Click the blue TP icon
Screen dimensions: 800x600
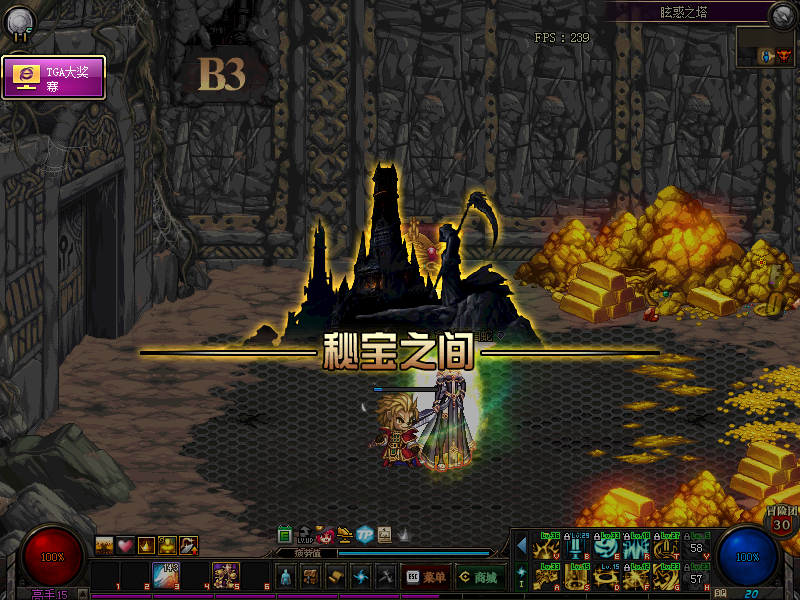tap(365, 534)
